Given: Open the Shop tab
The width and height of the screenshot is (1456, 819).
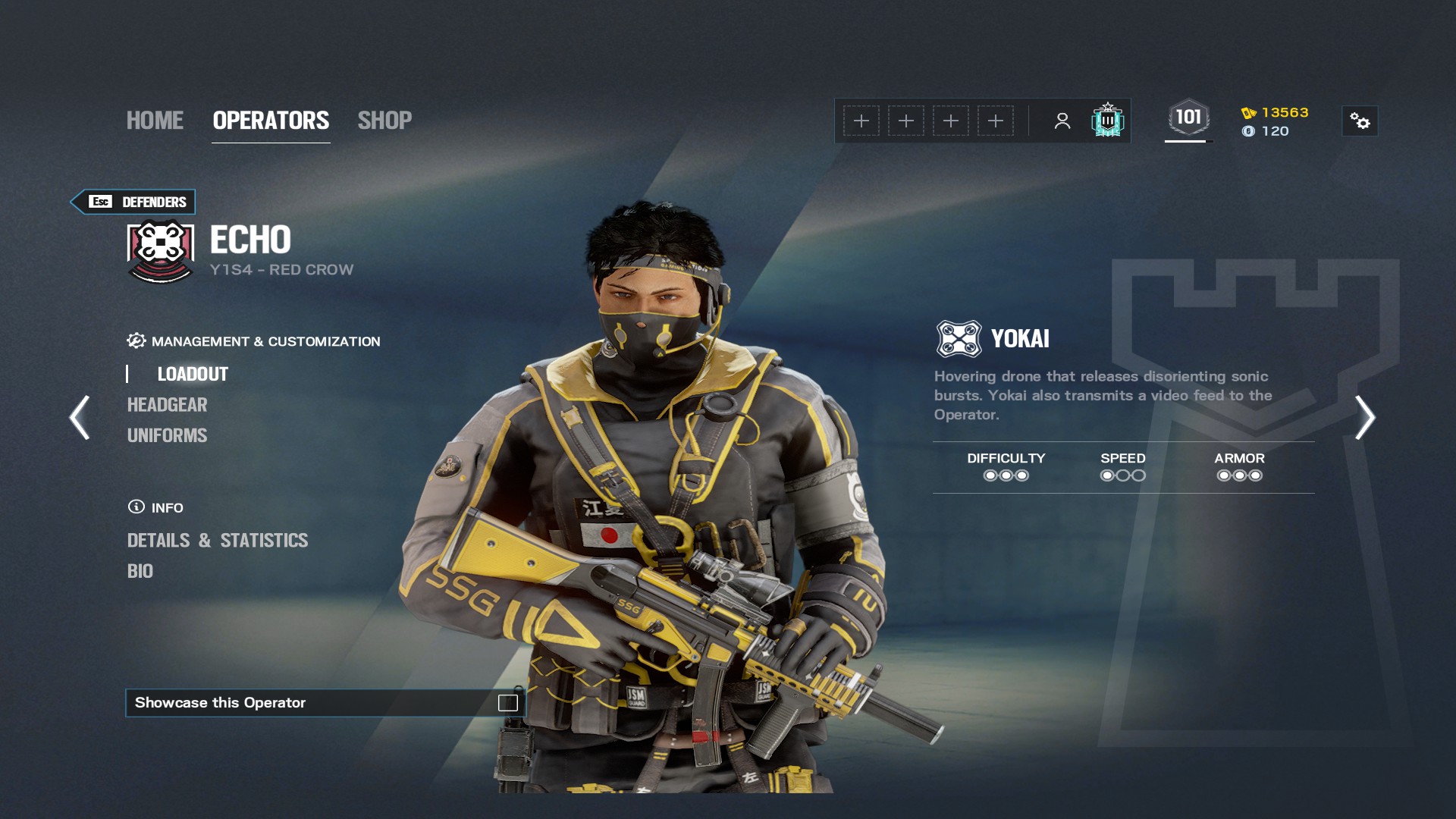Looking at the screenshot, I should [x=384, y=121].
